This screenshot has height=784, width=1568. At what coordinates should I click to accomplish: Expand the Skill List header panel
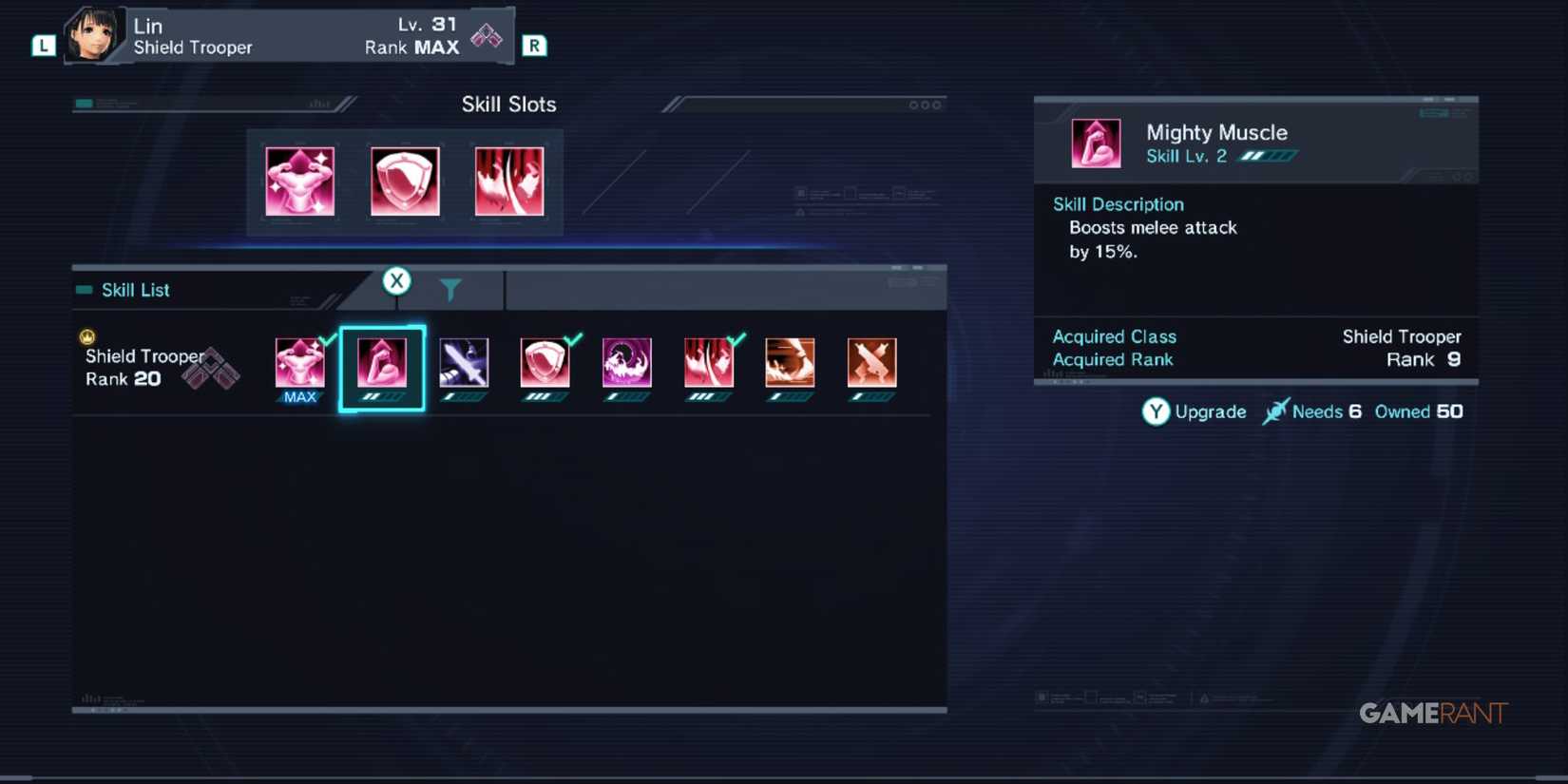(135, 290)
